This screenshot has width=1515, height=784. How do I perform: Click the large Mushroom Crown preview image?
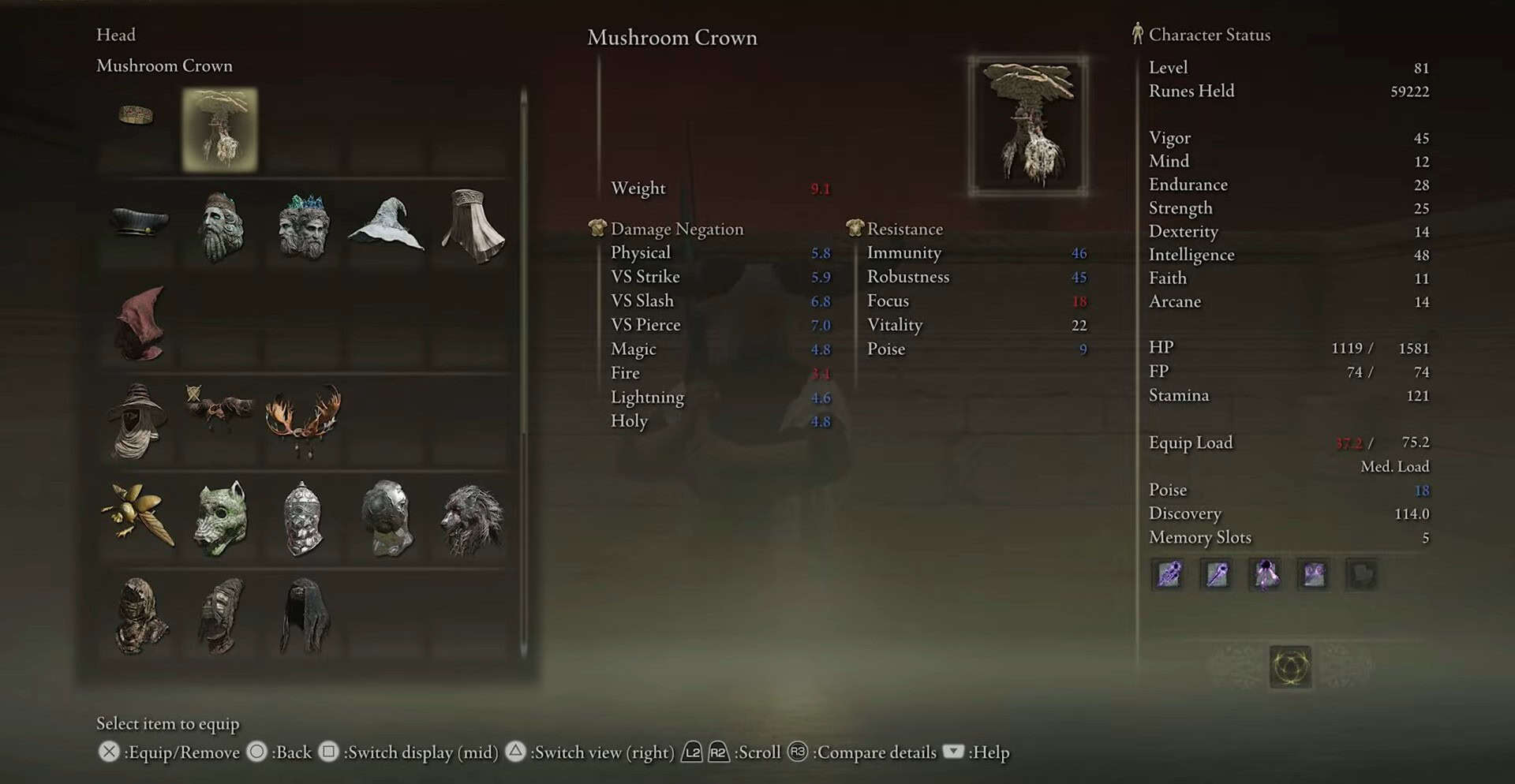(1028, 125)
